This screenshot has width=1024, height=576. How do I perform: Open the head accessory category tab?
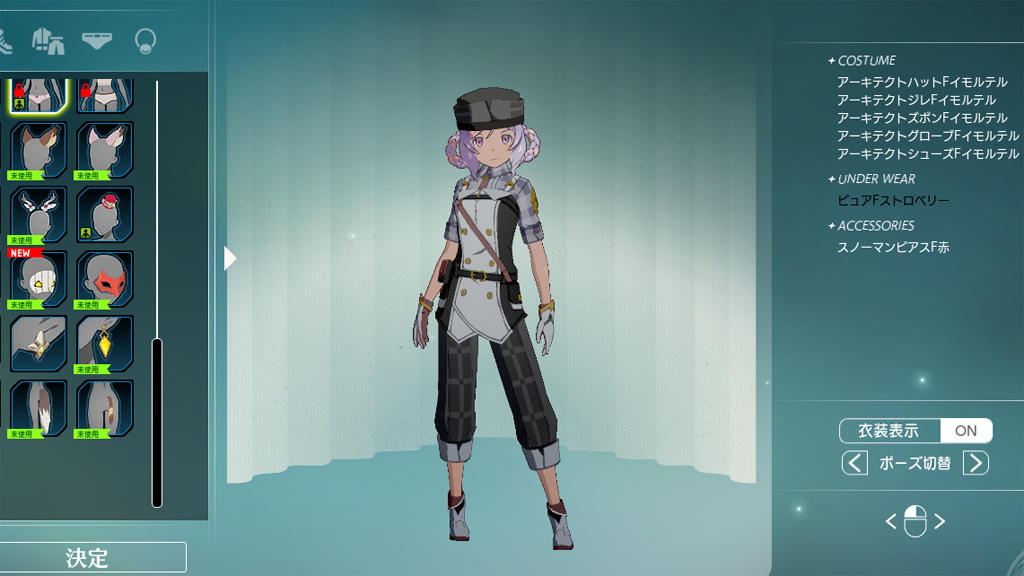point(146,41)
